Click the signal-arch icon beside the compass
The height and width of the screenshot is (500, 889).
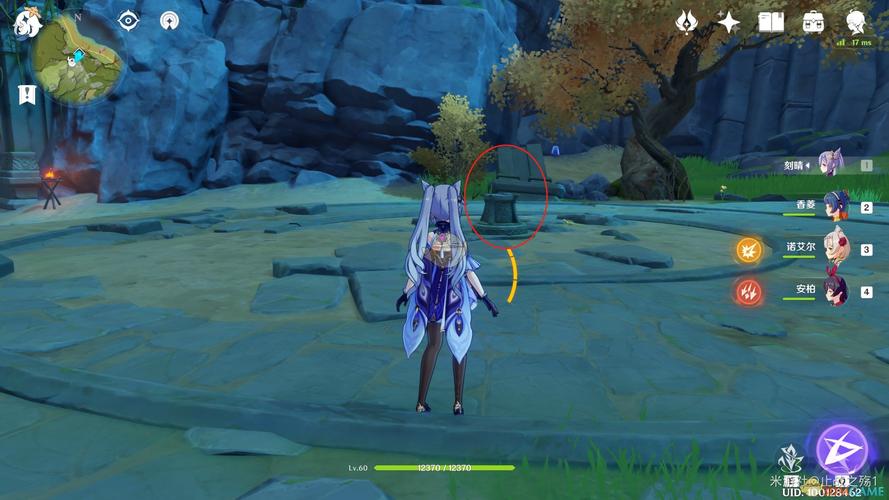[x=170, y=20]
